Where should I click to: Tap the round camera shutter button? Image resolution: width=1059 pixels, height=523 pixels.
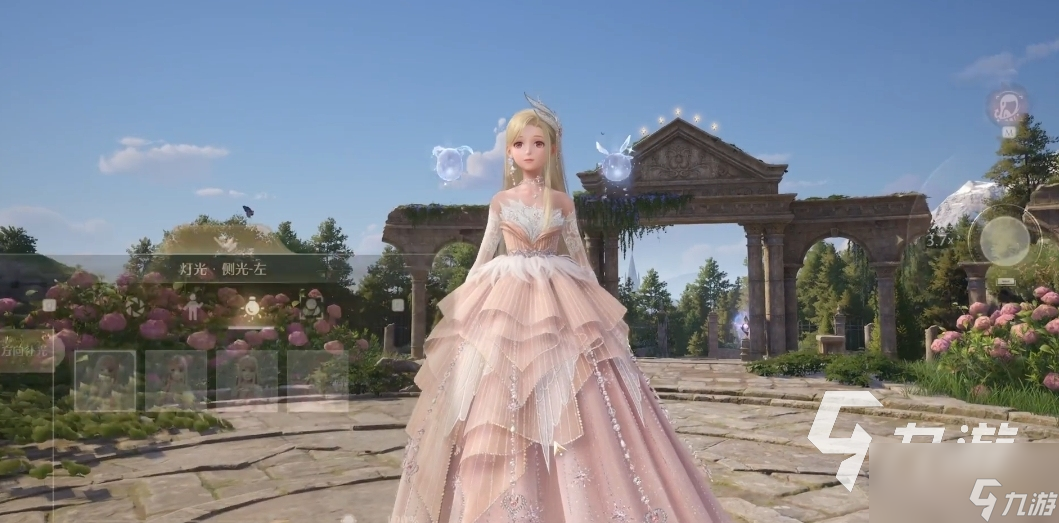1004,240
